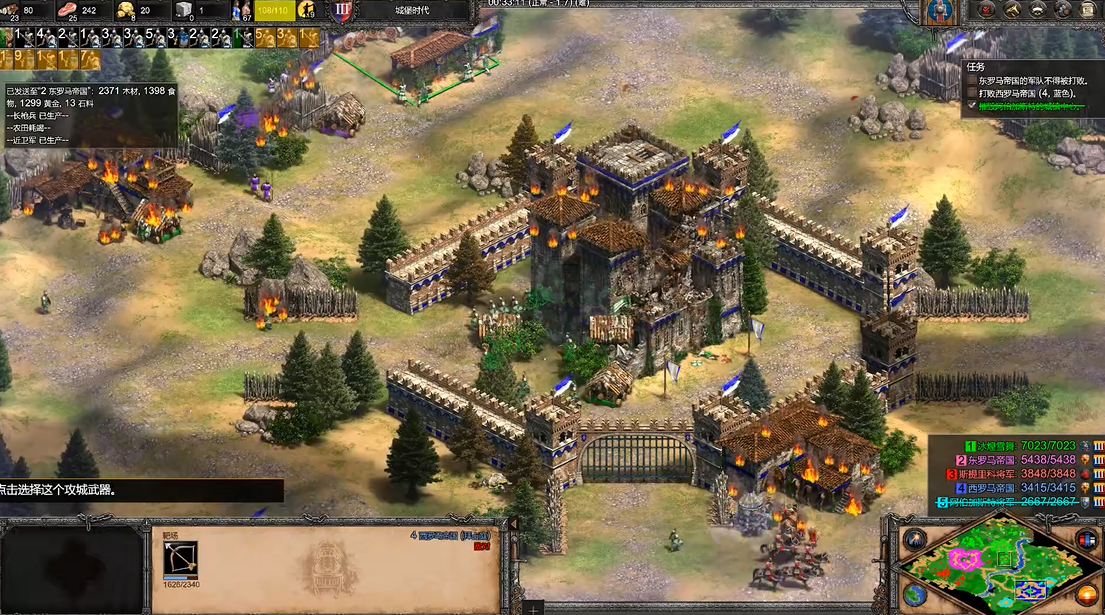Image resolution: width=1105 pixels, height=615 pixels.
Task: Click the Castle Age III shield indicator
Action: point(343,11)
